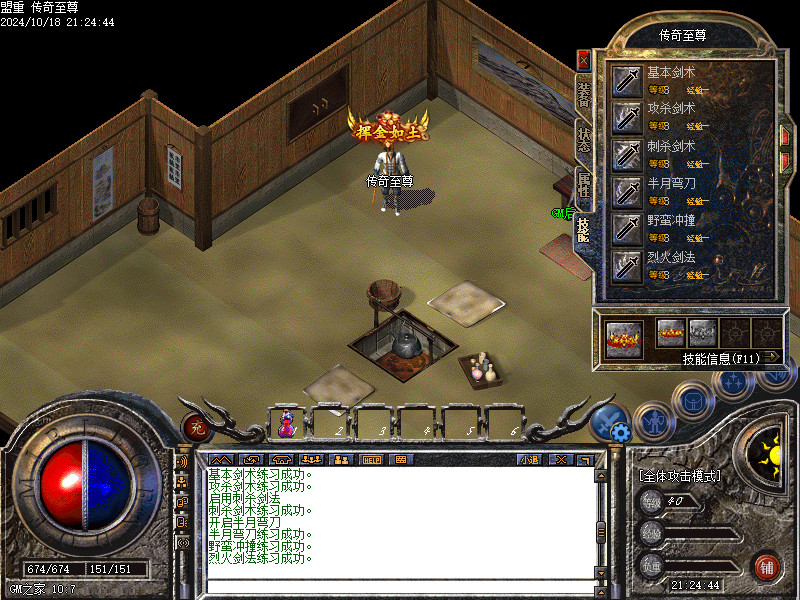Screen dimensions: 800x600
Task: Open the blue gear settings icon
Action: point(620,432)
